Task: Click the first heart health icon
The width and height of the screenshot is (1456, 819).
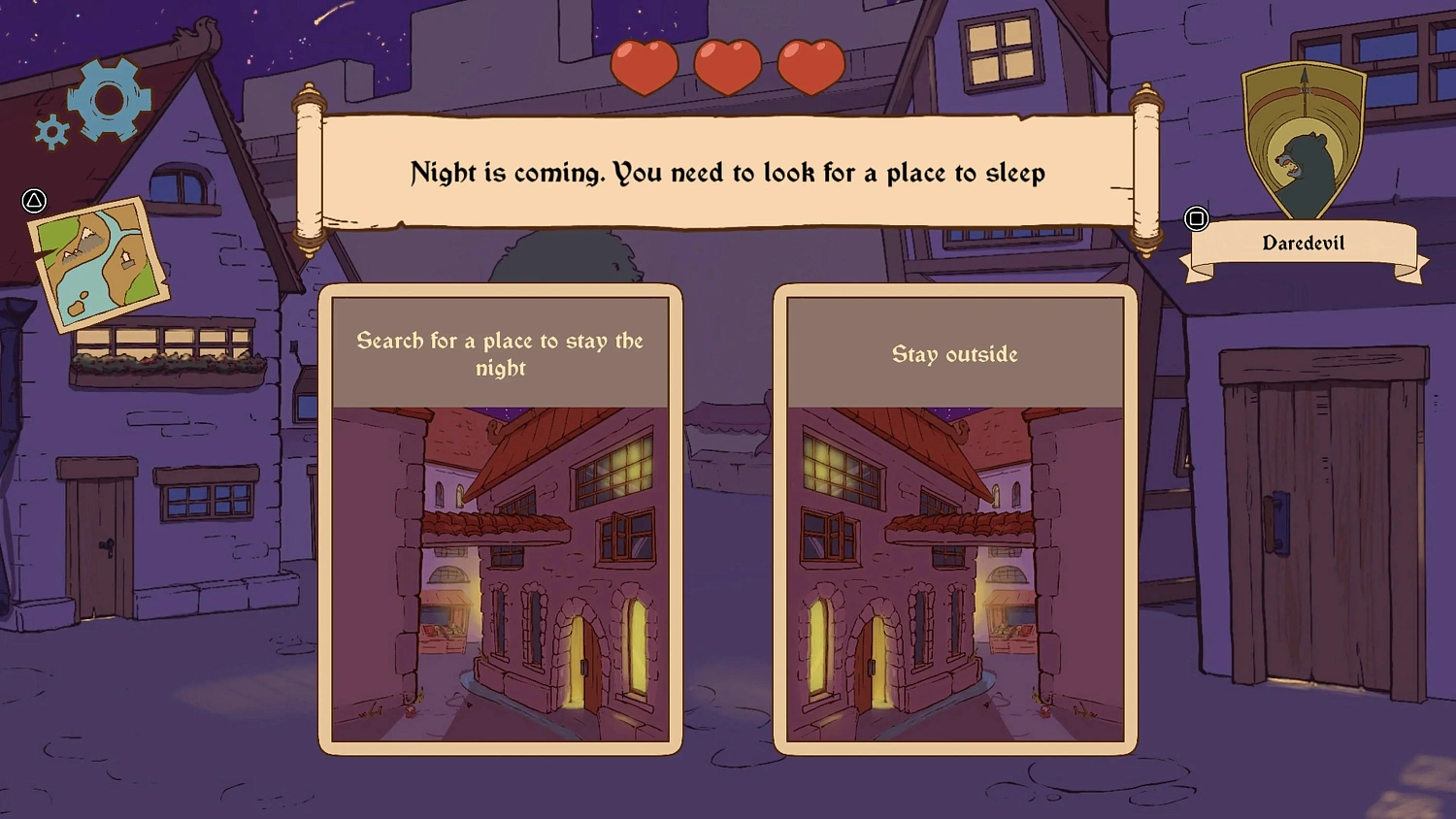Action: tap(645, 65)
